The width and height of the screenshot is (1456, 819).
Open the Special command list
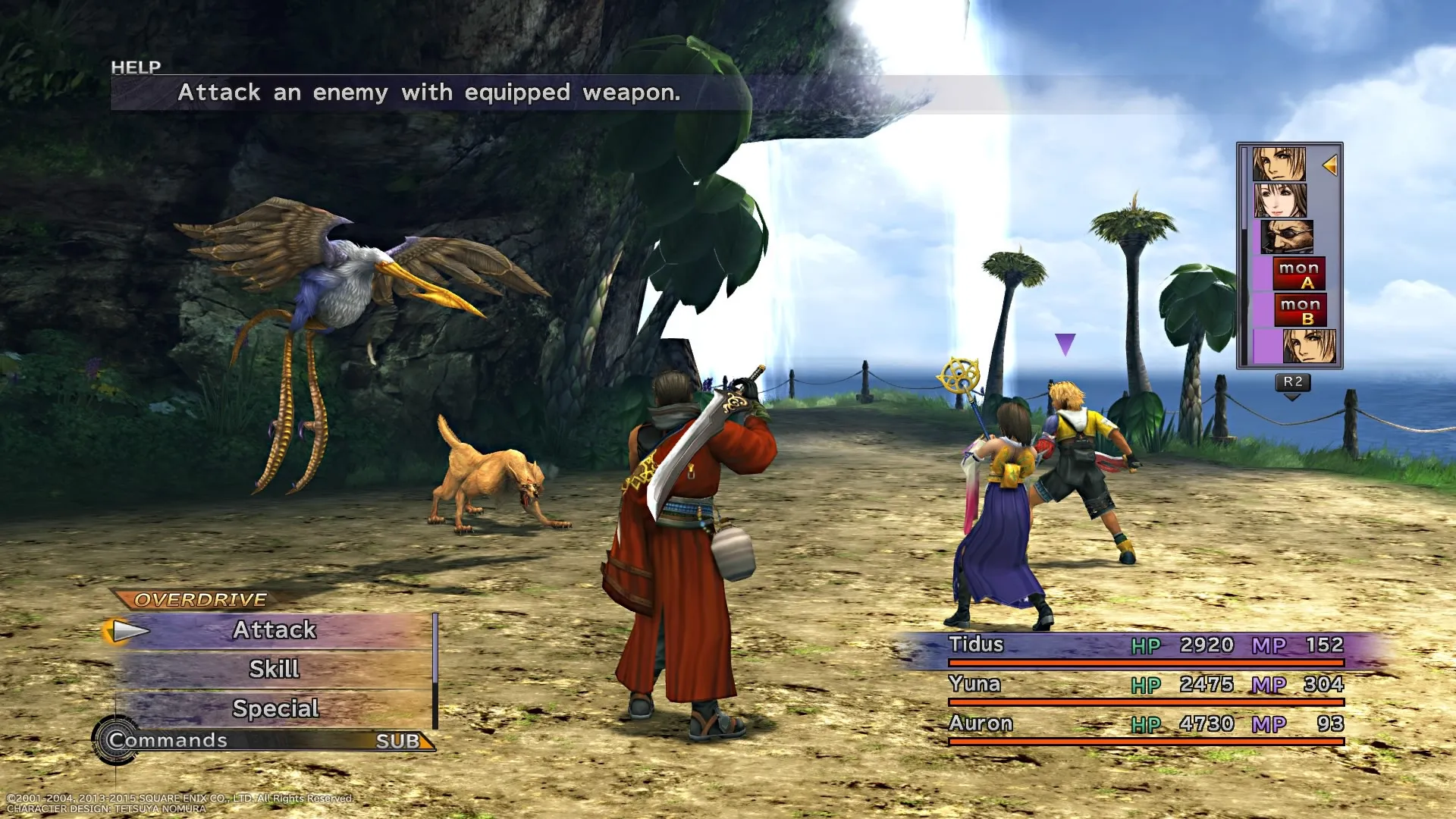pyautogui.click(x=275, y=709)
